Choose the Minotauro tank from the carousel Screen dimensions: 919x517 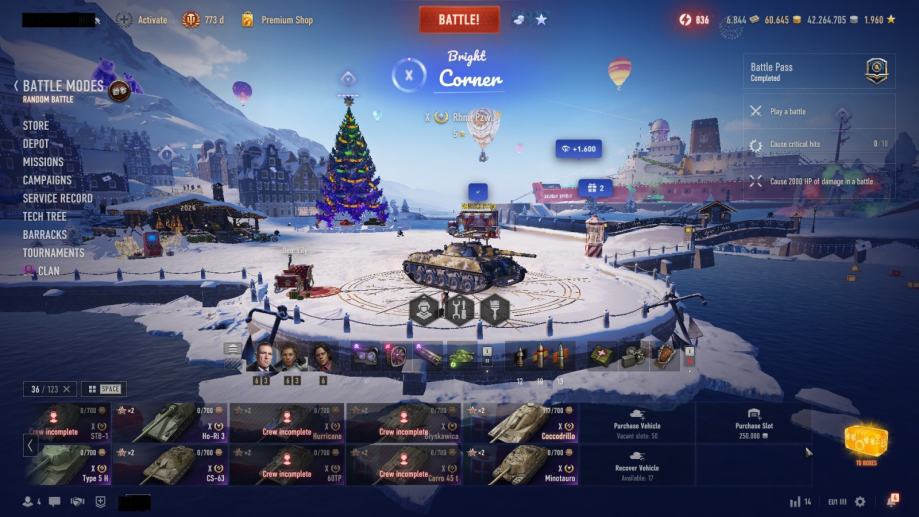point(520,464)
